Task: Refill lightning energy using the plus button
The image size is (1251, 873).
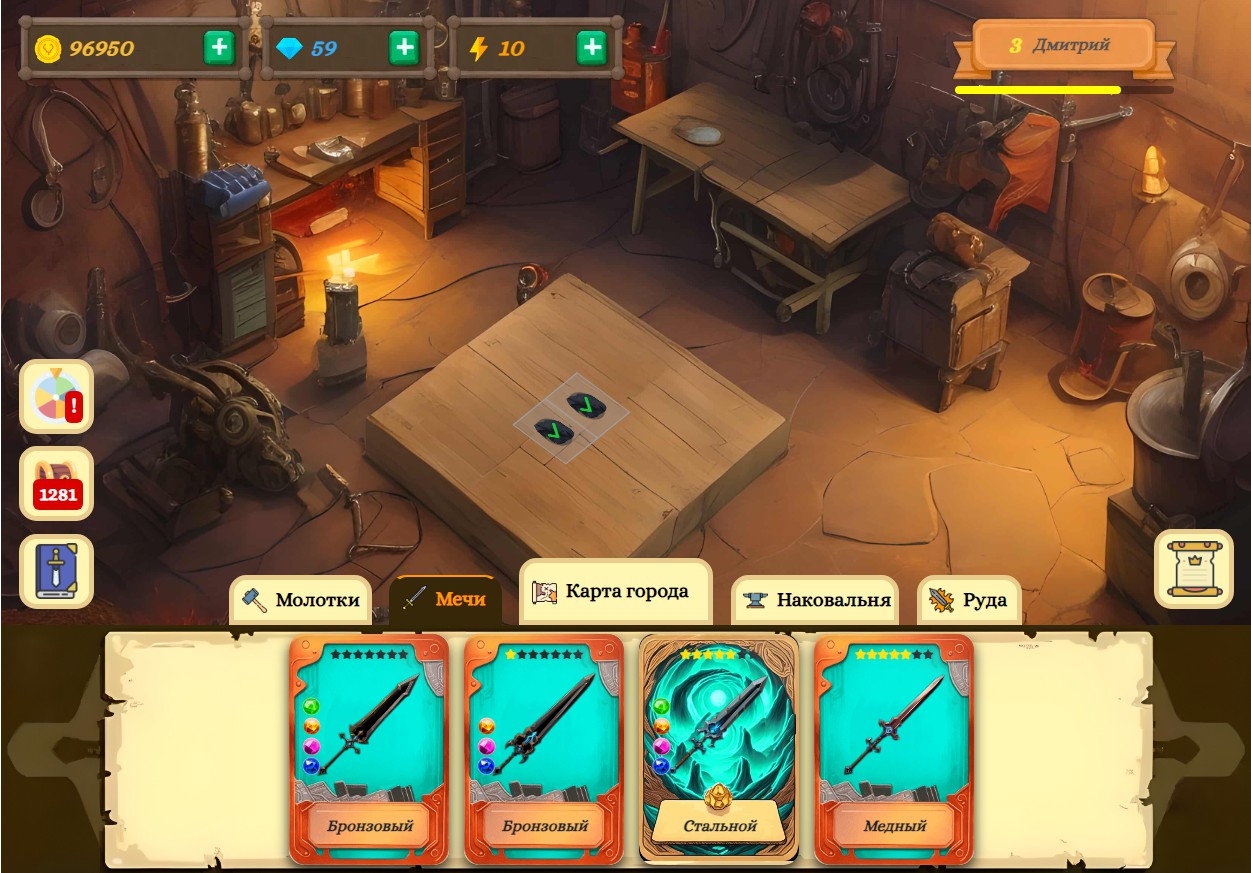Action: tap(592, 48)
